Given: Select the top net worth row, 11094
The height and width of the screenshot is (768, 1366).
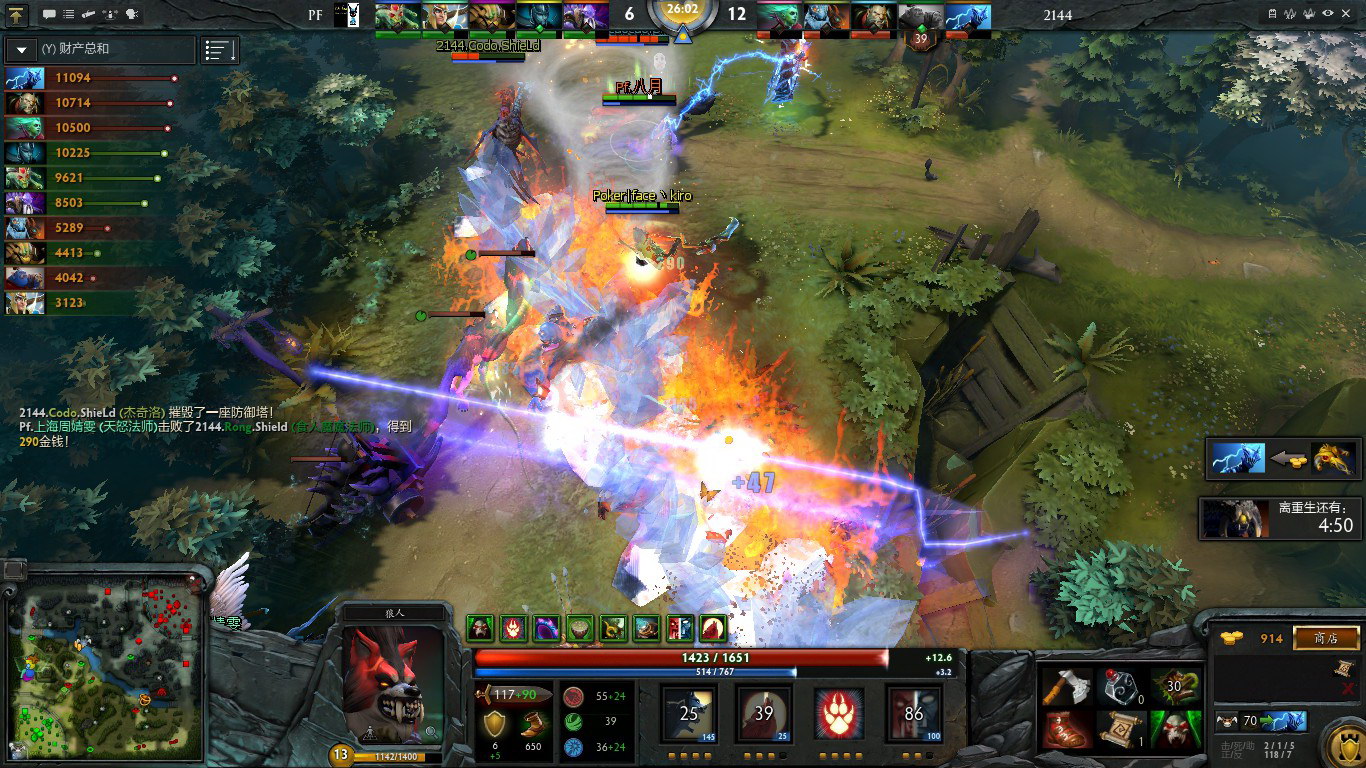Looking at the screenshot, I should [90, 78].
